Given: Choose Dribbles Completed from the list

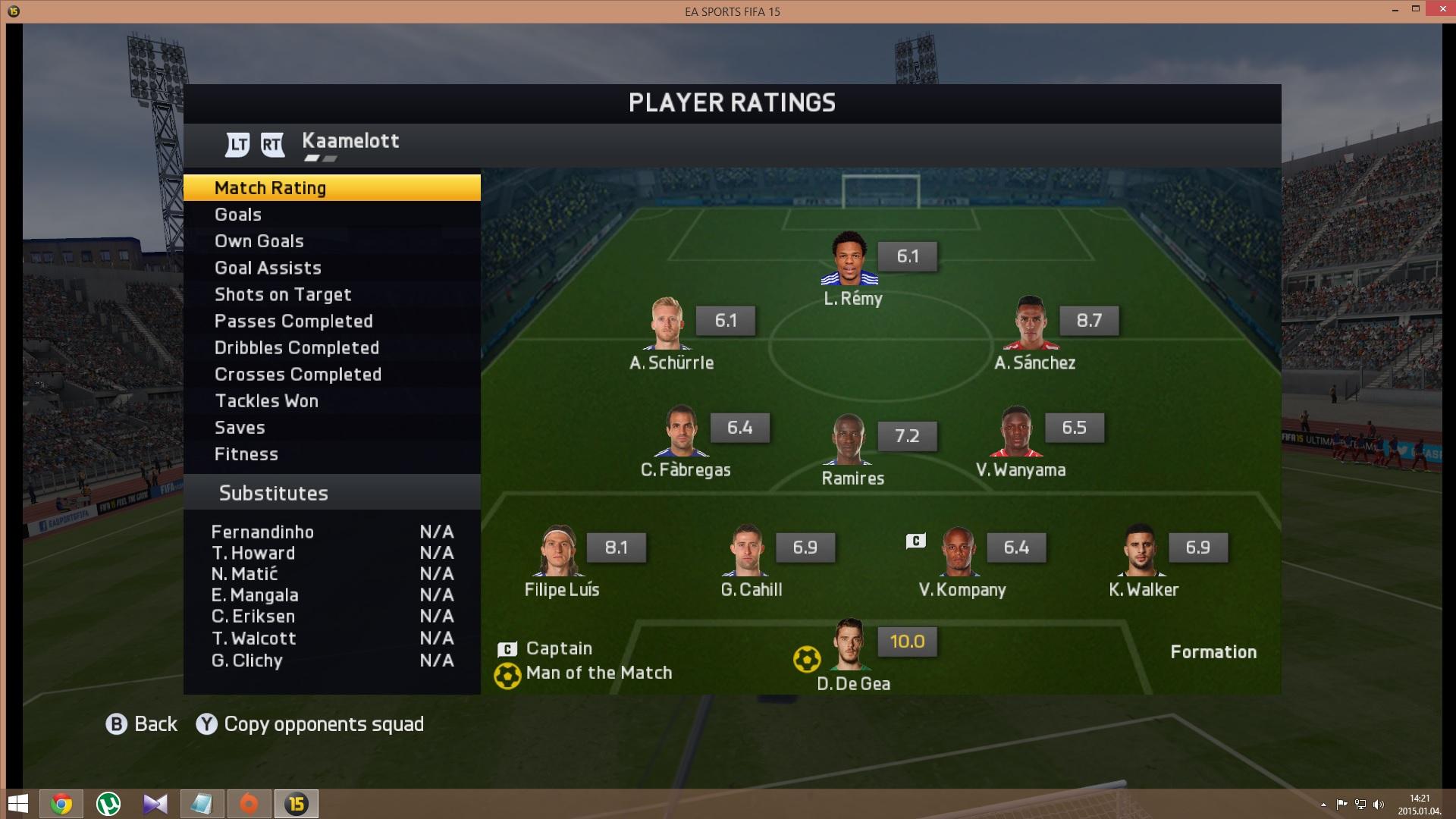Looking at the screenshot, I should pos(331,347).
